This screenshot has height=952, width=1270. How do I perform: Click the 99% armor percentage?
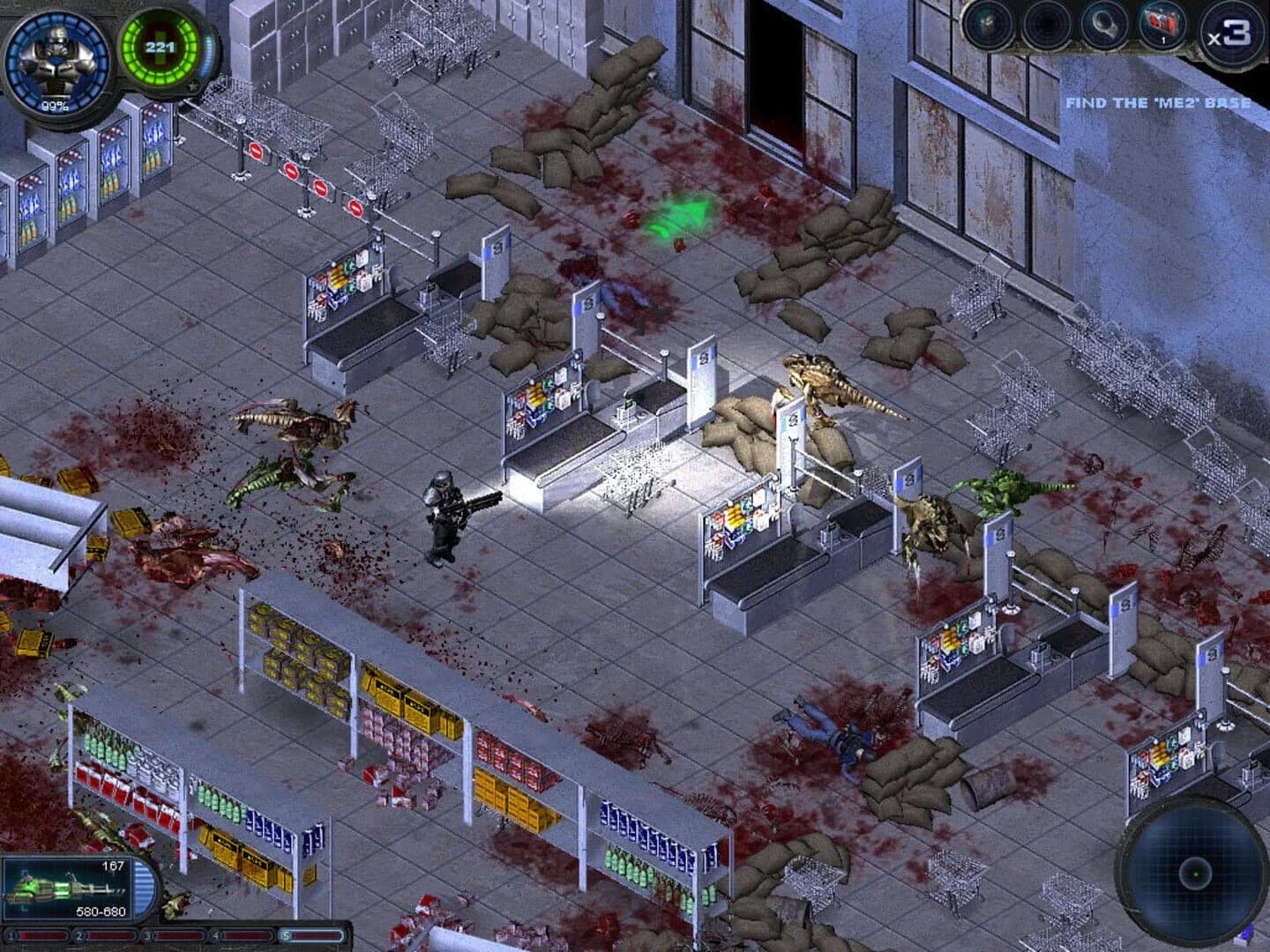(53, 108)
